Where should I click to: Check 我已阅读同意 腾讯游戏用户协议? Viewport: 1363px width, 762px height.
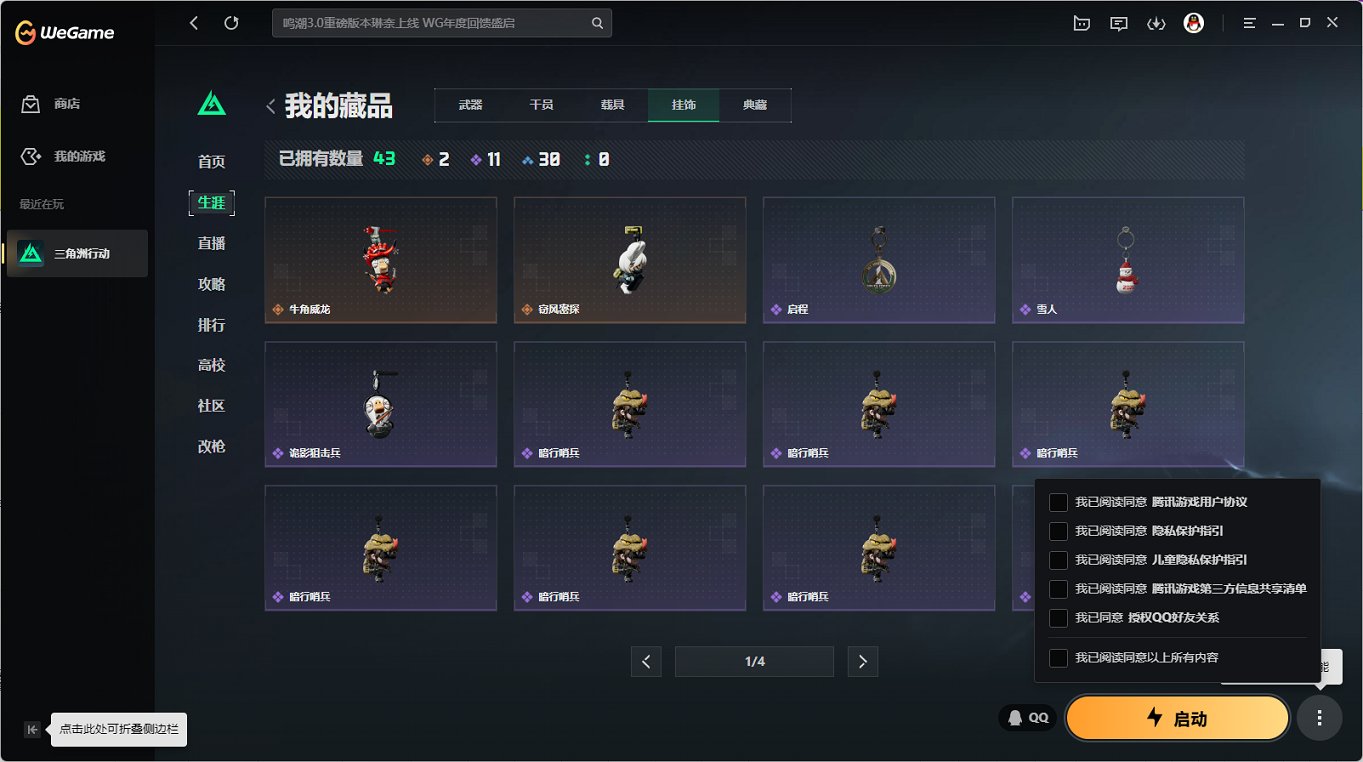coord(1056,502)
